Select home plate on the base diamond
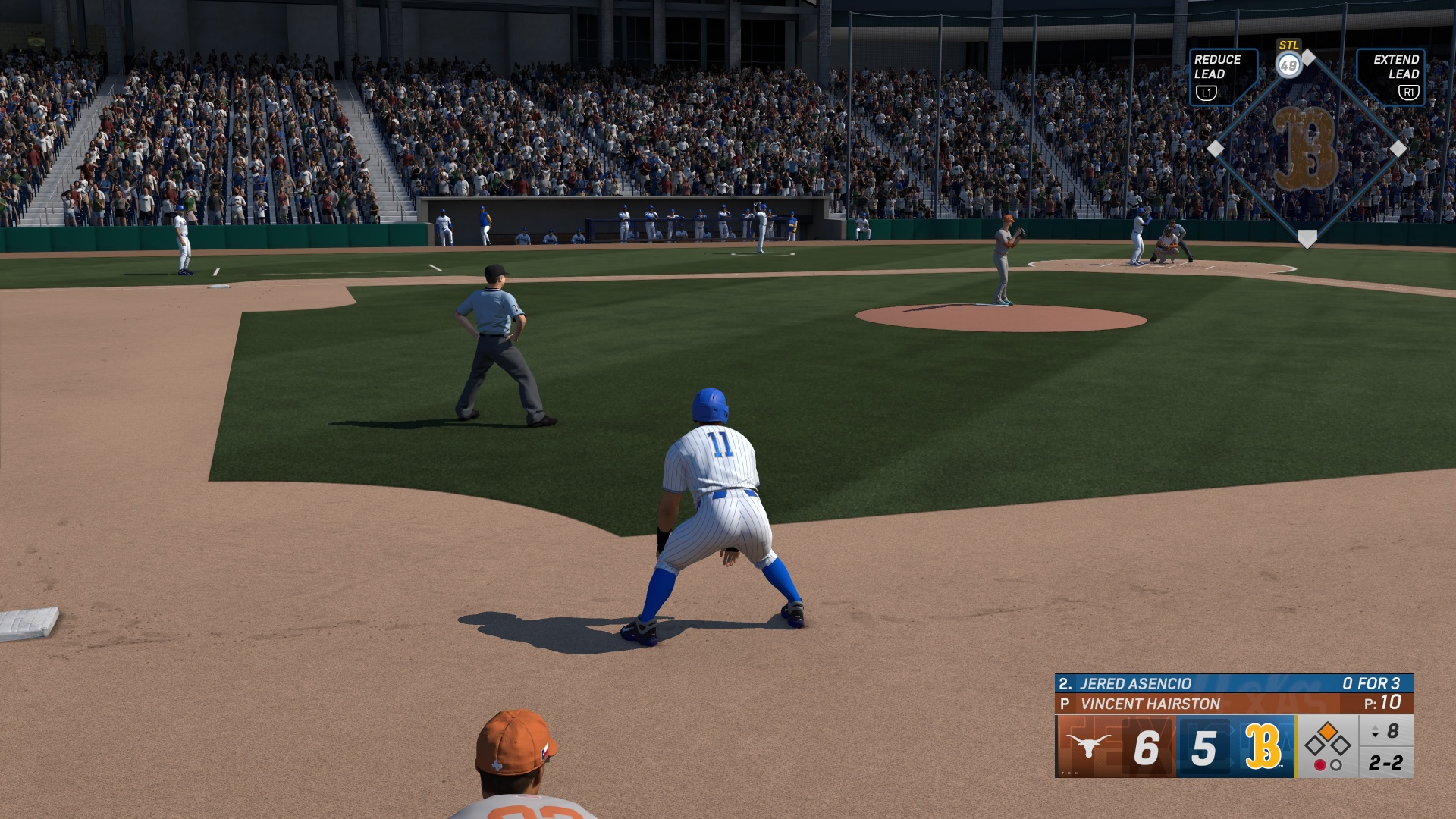The height and width of the screenshot is (819, 1456). pyautogui.click(x=1307, y=239)
